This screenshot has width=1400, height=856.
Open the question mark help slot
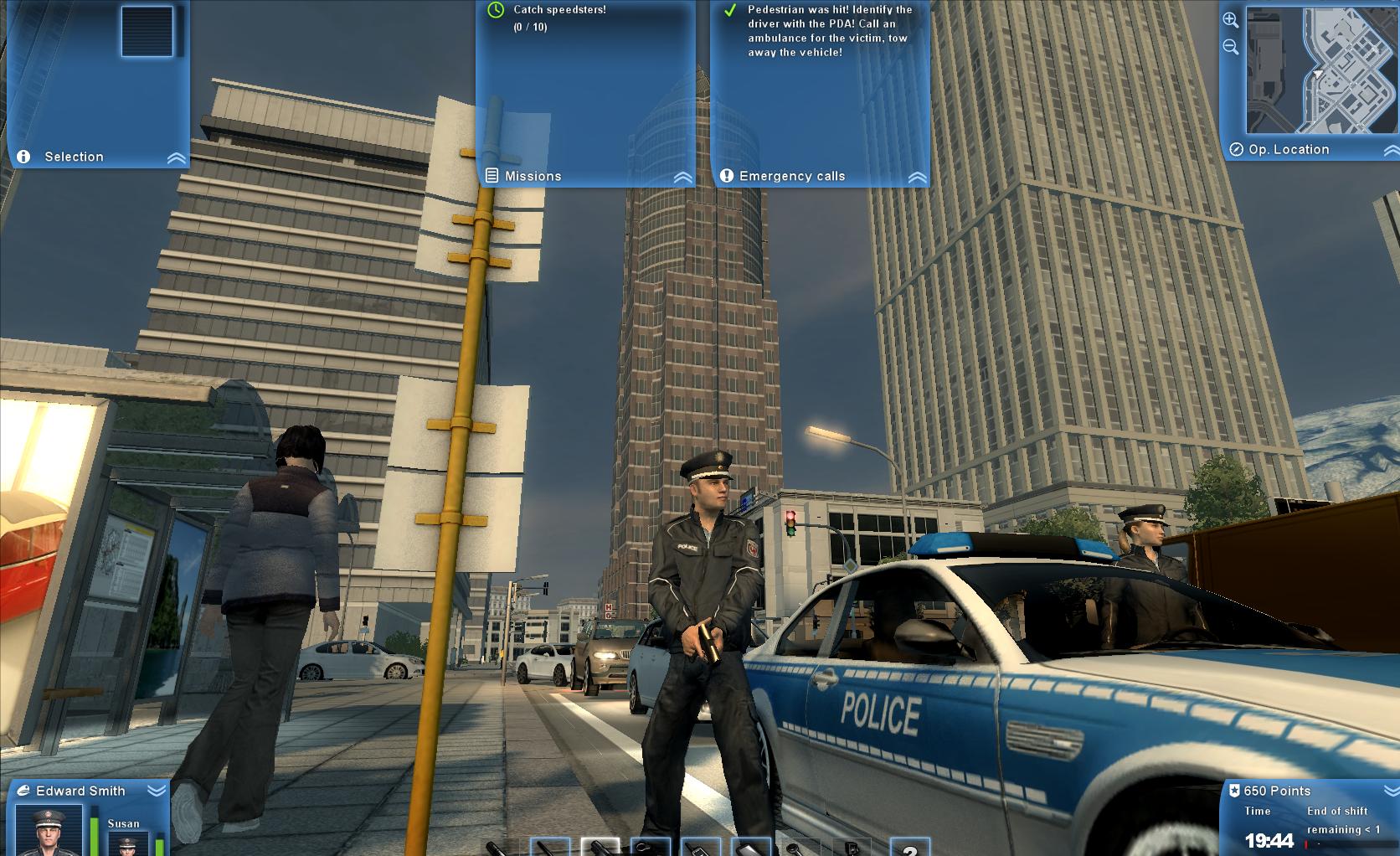click(x=909, y=846)
